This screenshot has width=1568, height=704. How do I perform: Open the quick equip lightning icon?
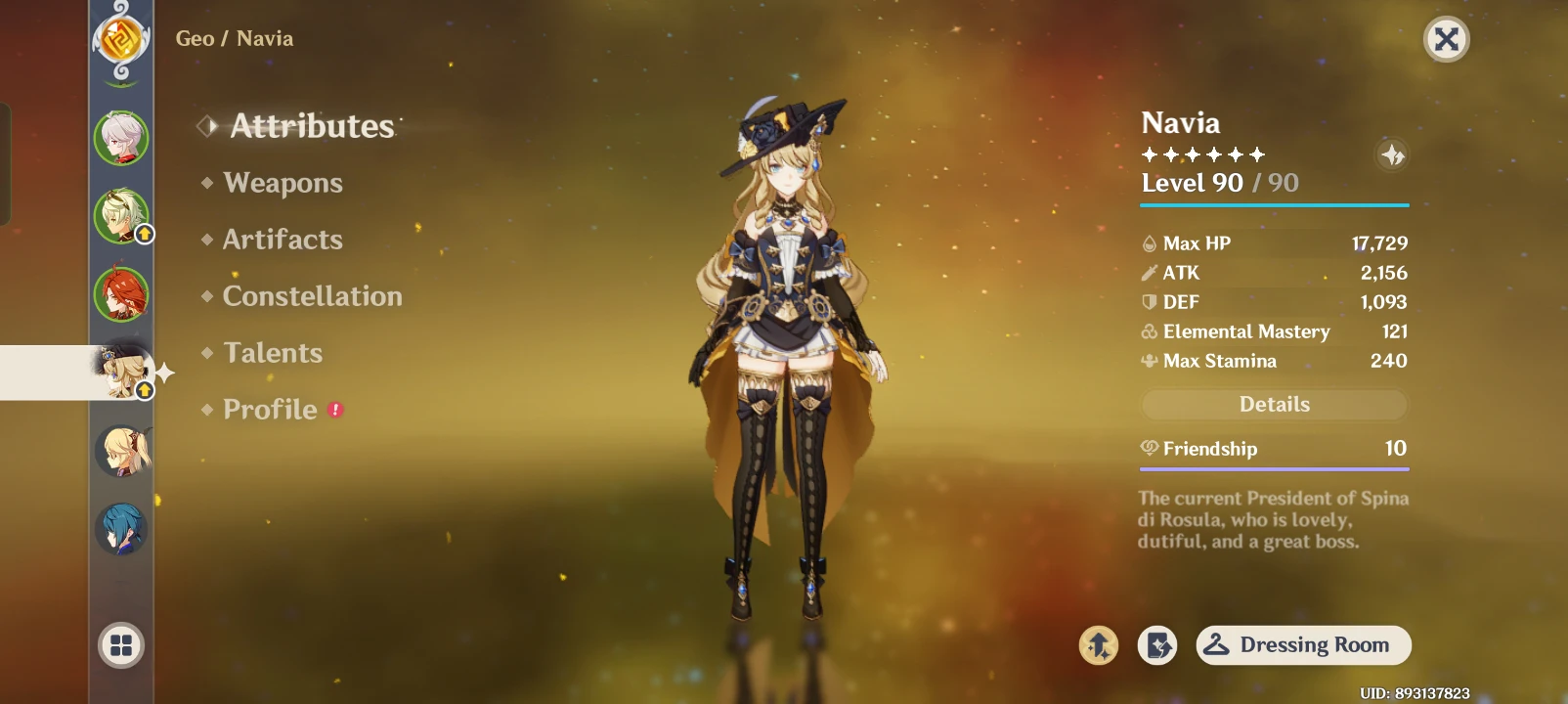[x=1157, y=645]
